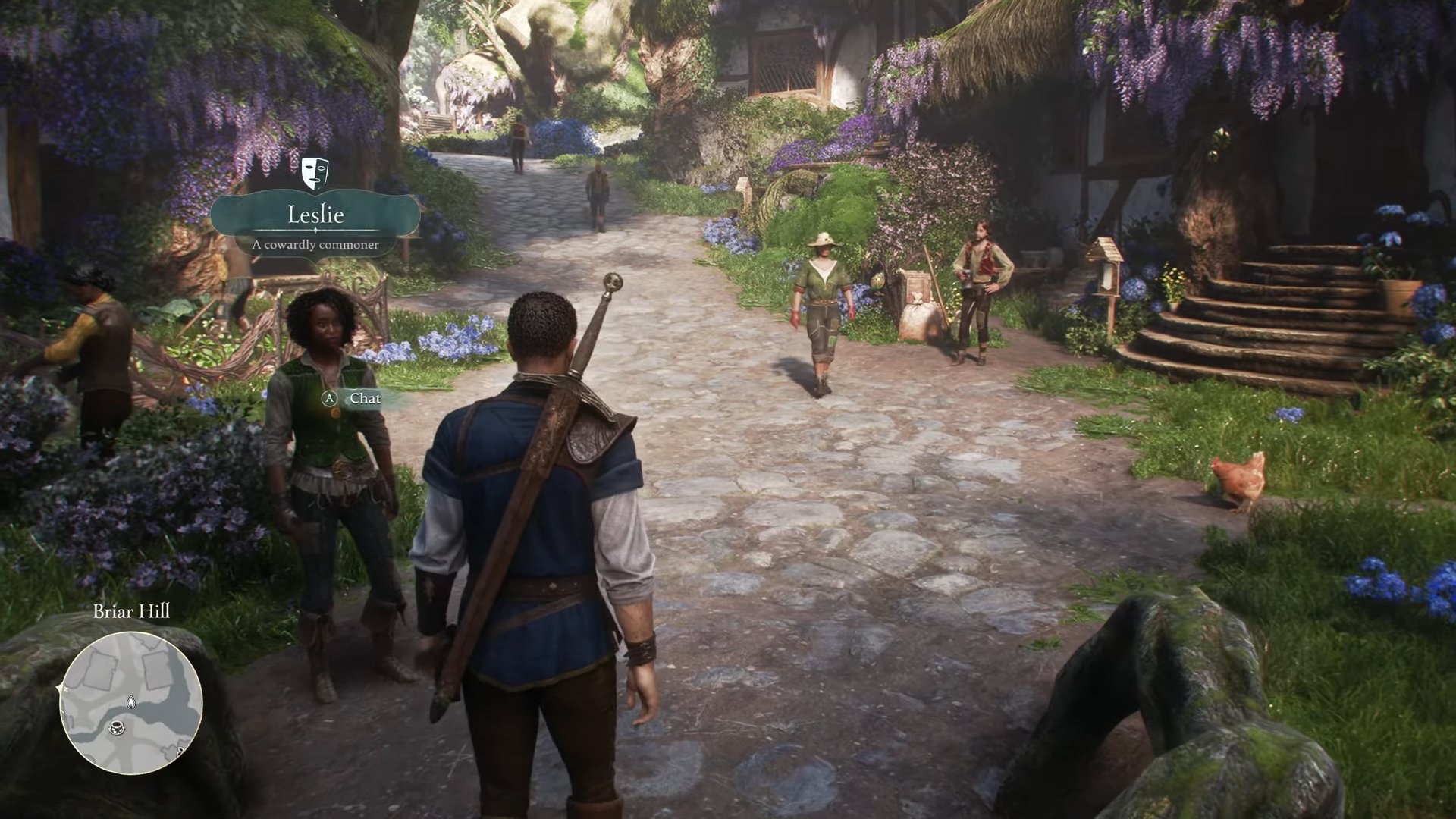Select the marker near the minimap's bottom-right edge
The height and width of the screenshot is (819, 1456).
(180, 751)
